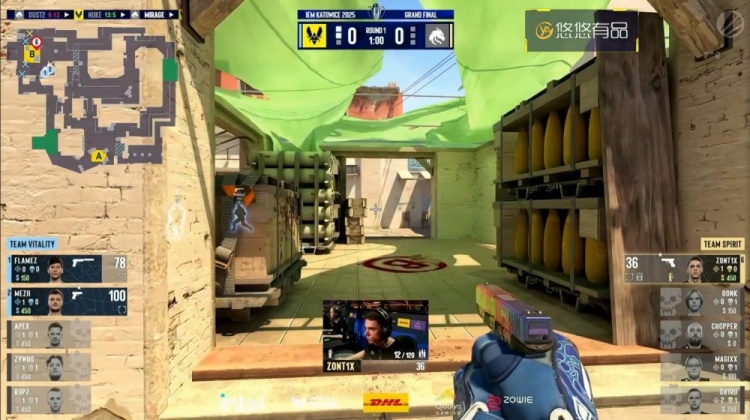Viewport: 750px width, 420px height.
Task: Pick ZywOo from the Team Vitality list
Action: [50, 367]
